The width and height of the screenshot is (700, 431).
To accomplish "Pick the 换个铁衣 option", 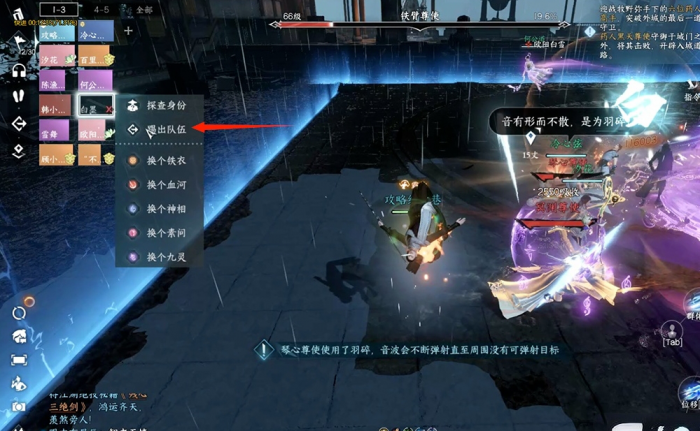I will point(166,160).
